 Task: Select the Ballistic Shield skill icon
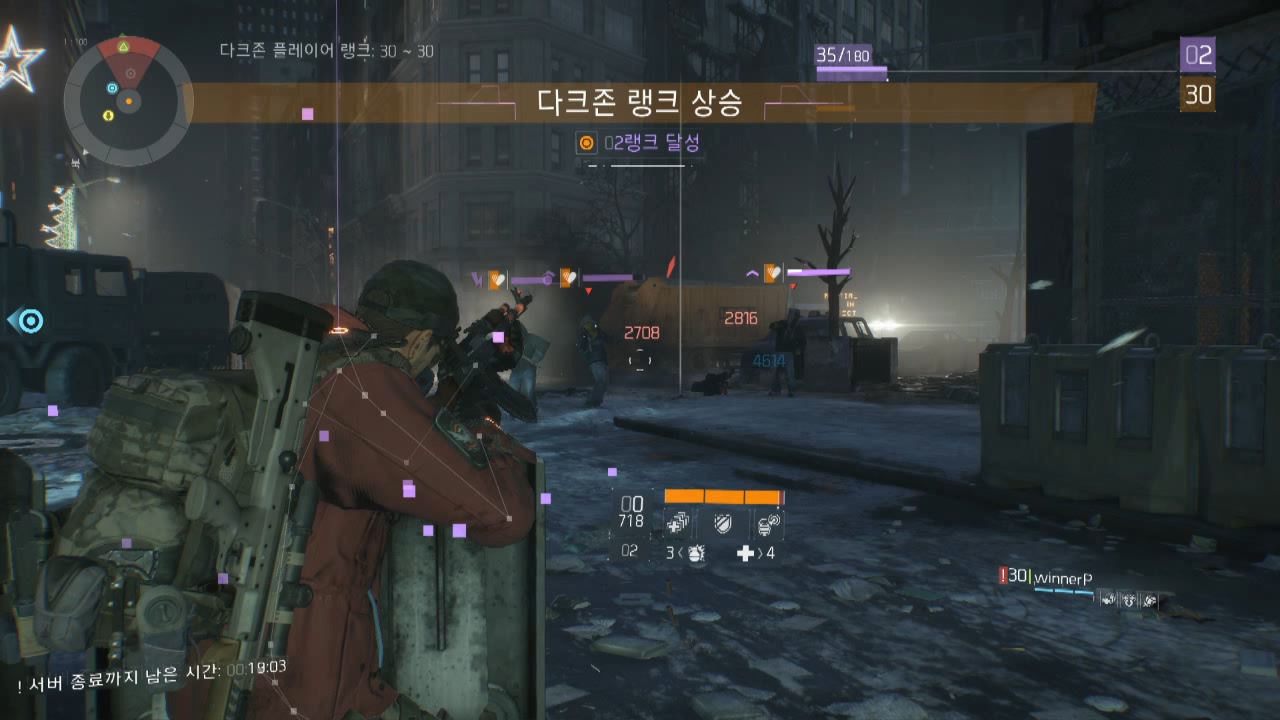pos(724,523)
